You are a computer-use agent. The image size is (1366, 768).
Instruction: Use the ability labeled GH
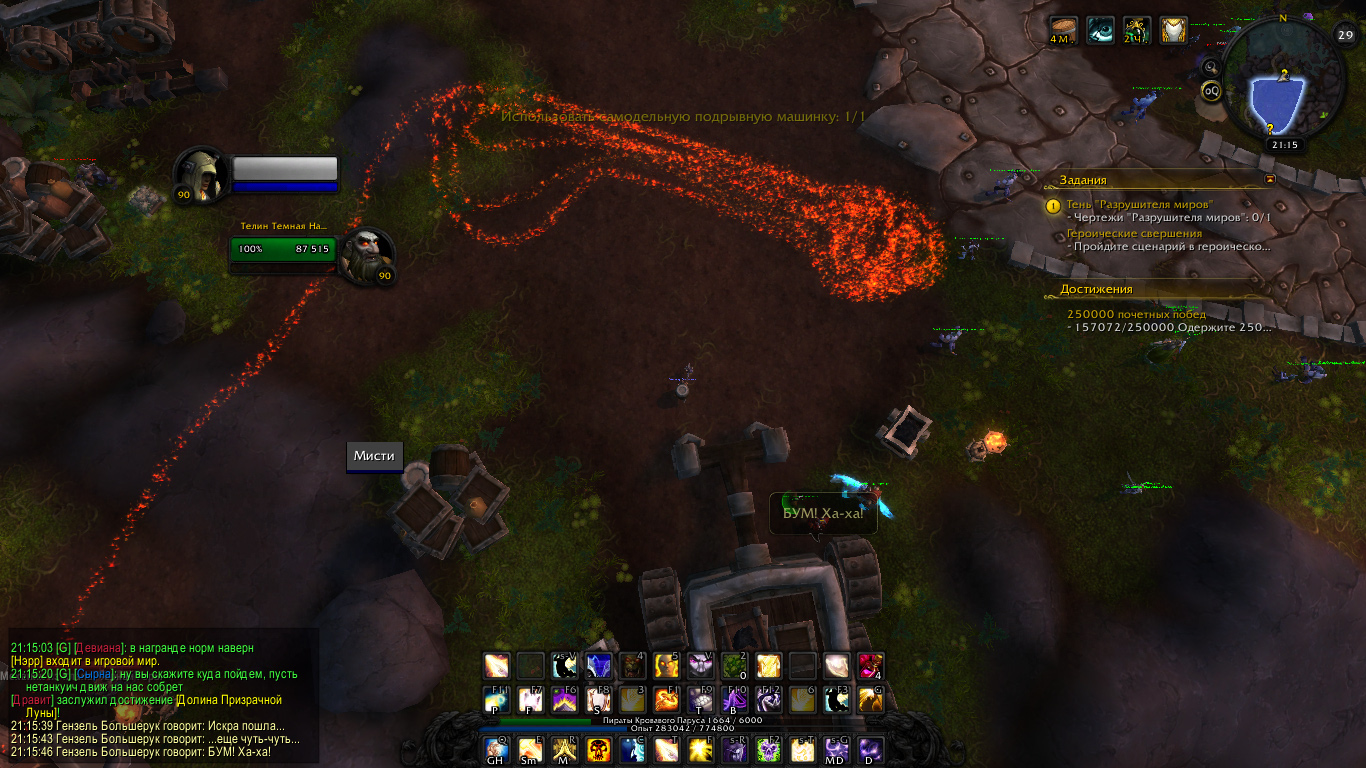496,749
